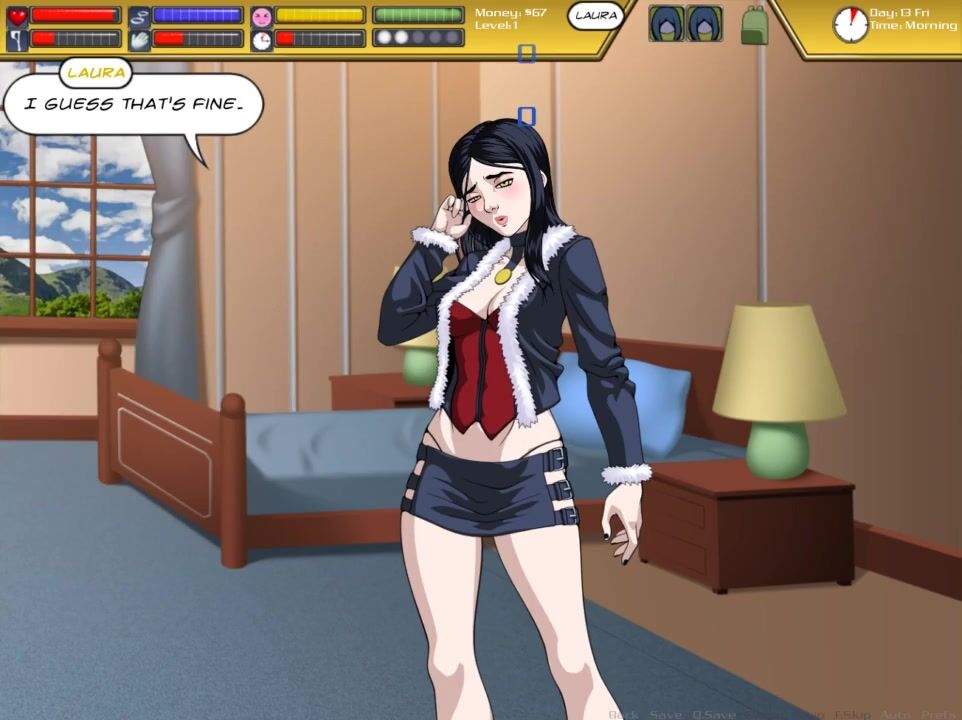Open the green backpack inventory
This screenshot has width=962, height=720.
click(754, 25)
